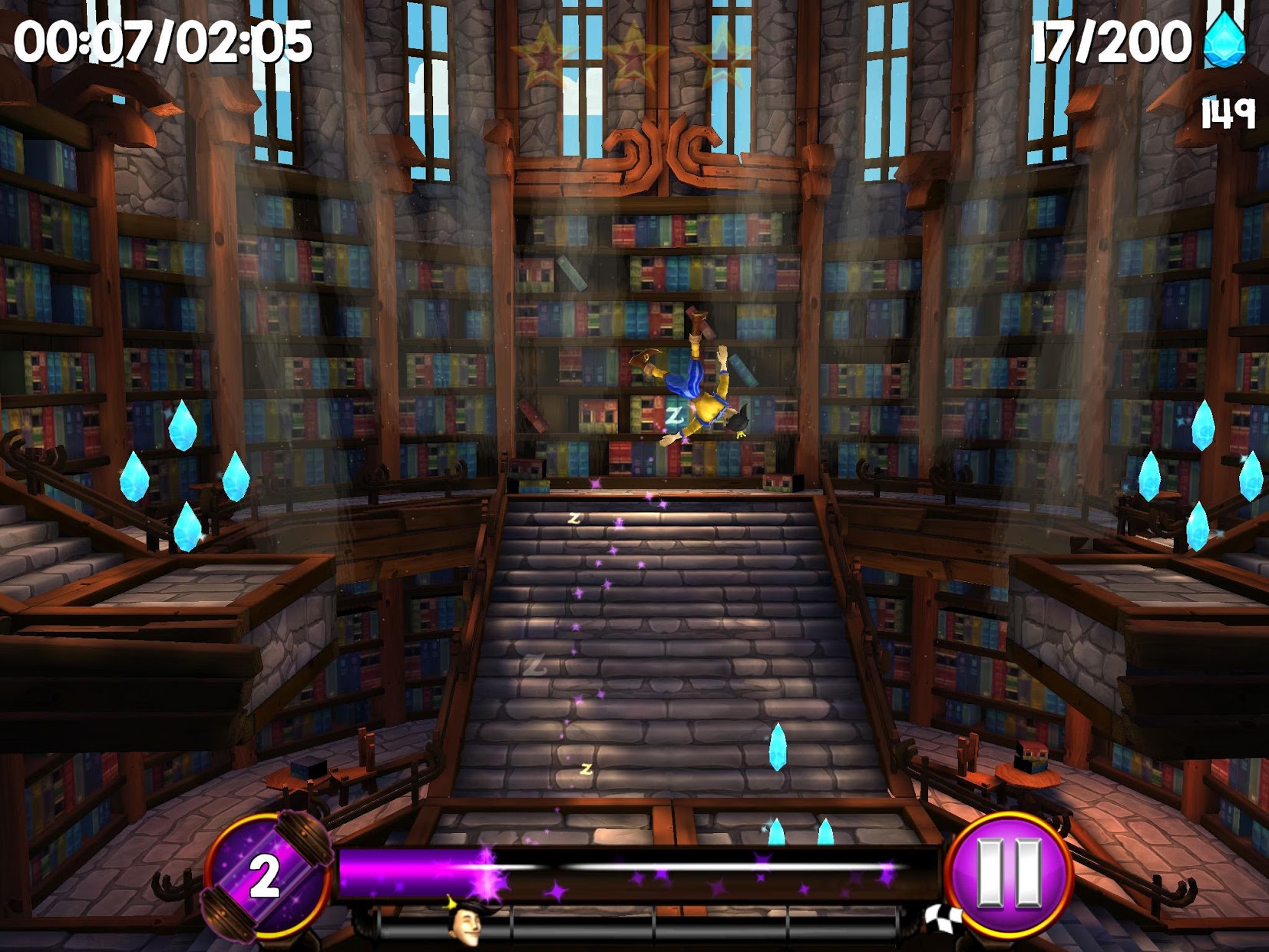
Task: Tap the score counter reading 149
Action: [x=1229, y=112]
